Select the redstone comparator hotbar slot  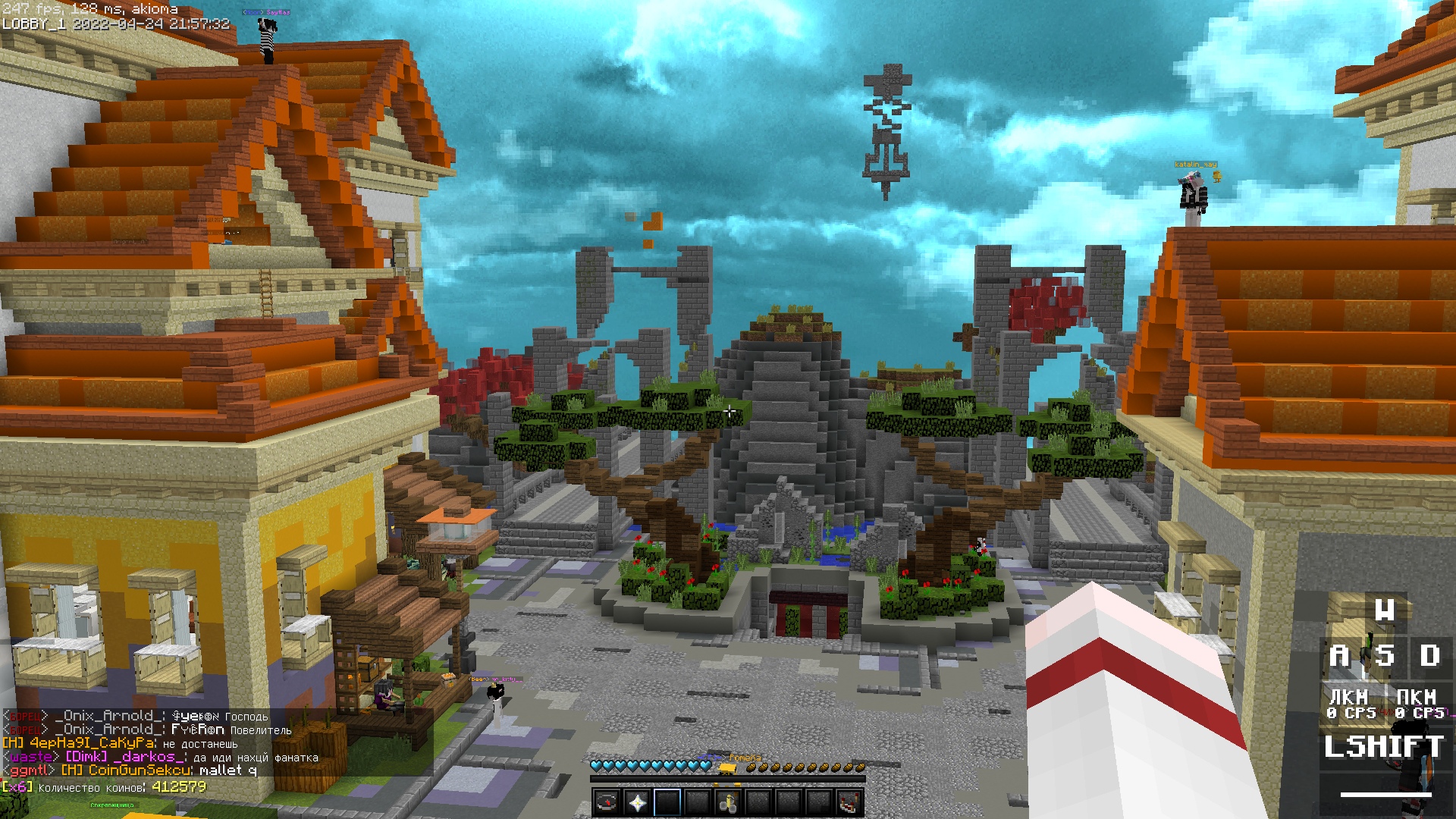(849, 802)
